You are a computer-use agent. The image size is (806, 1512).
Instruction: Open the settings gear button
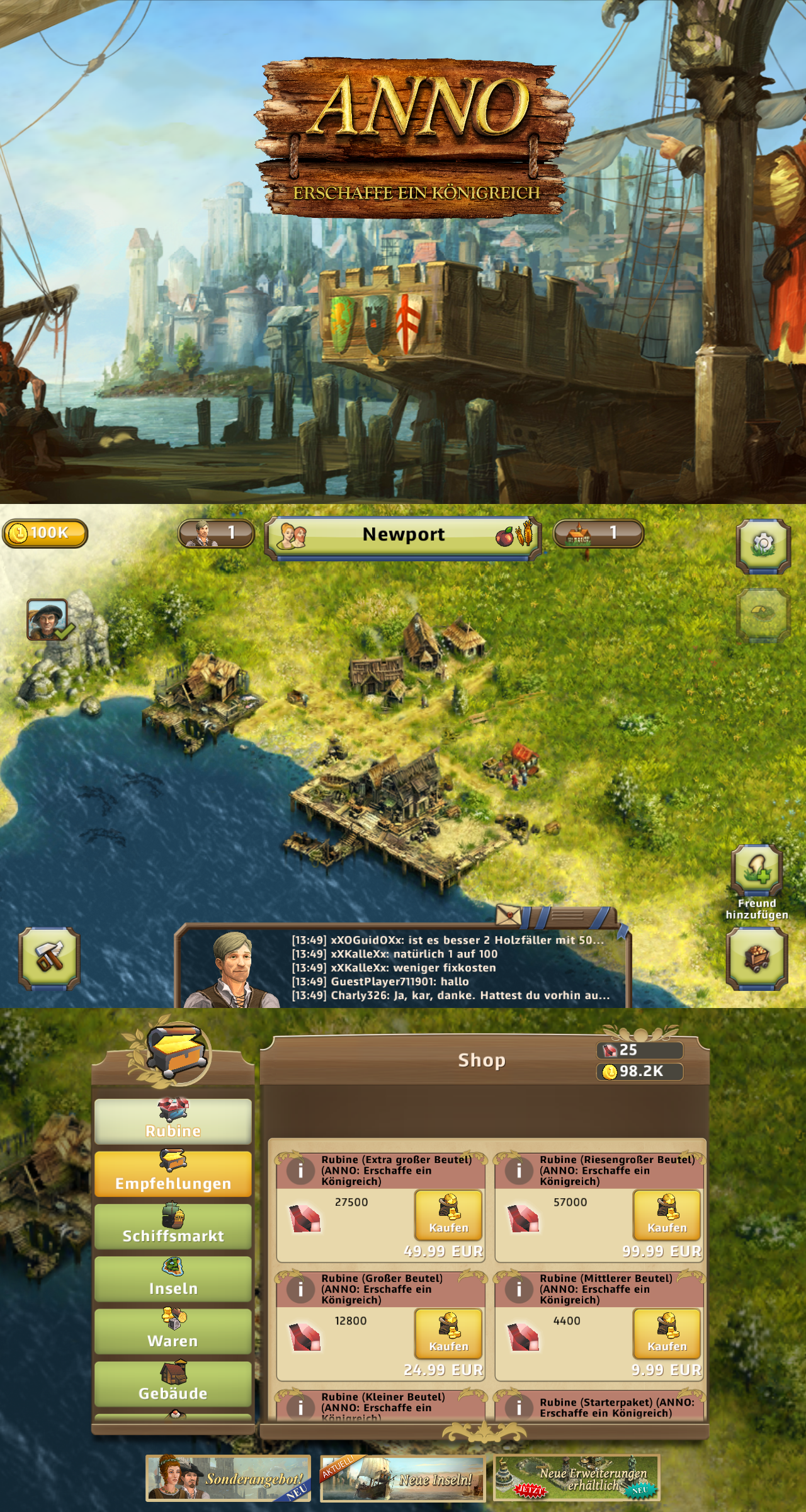click(x=763, y=544)
